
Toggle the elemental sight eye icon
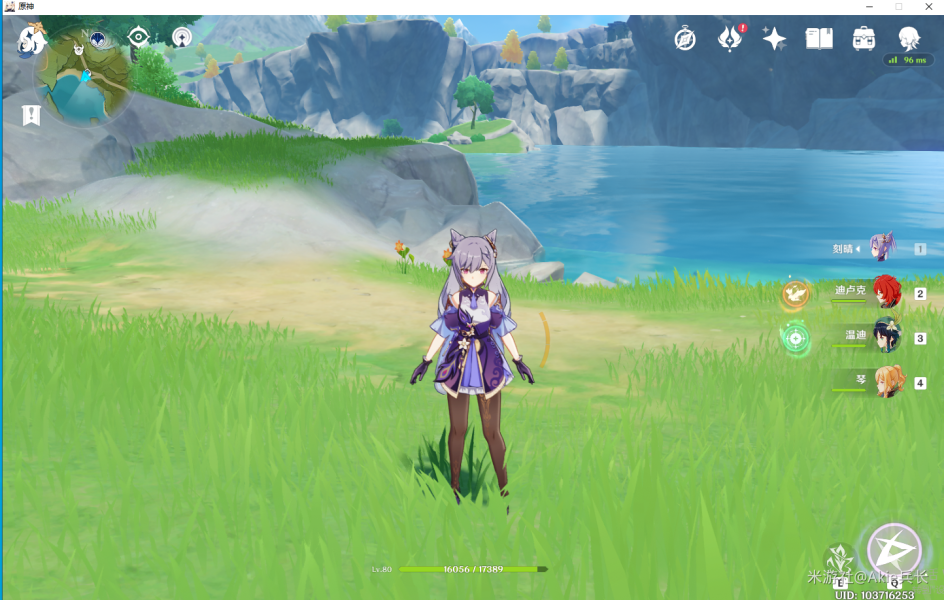138,37
